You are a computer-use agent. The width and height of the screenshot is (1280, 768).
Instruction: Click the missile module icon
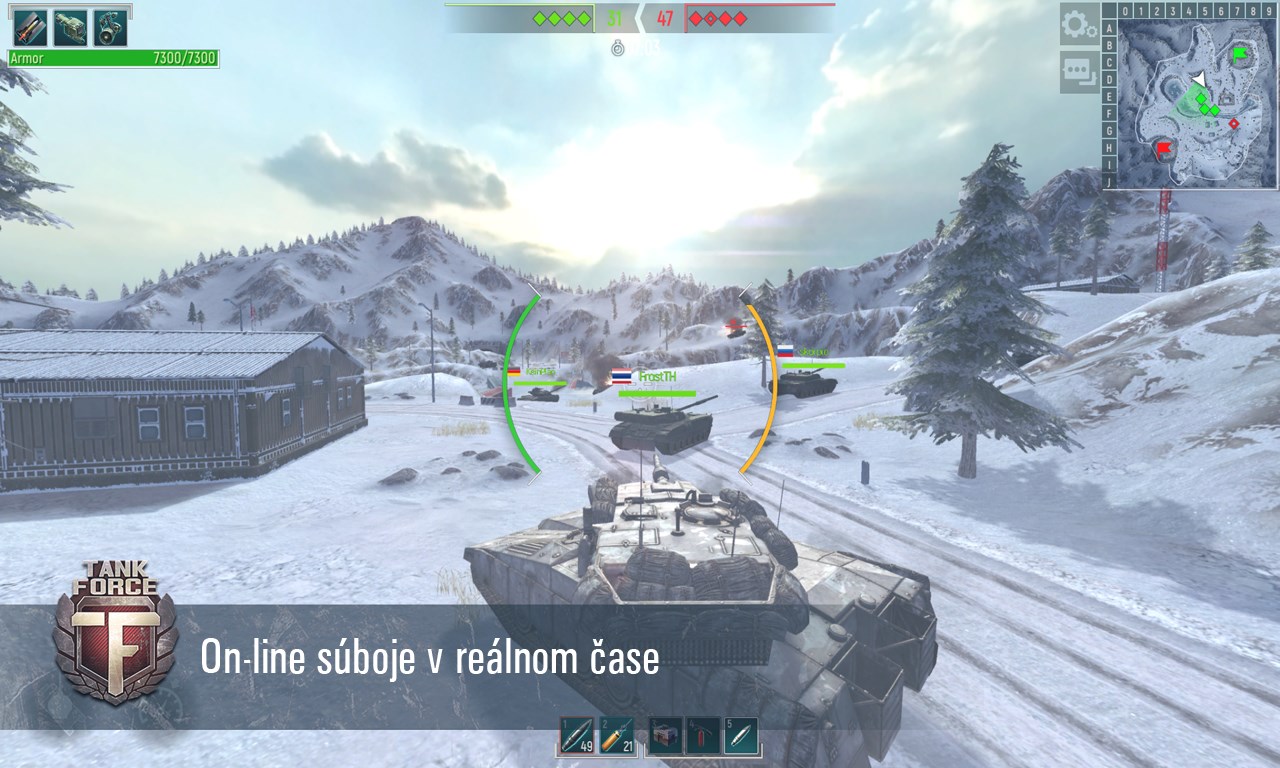click(30, 28)
